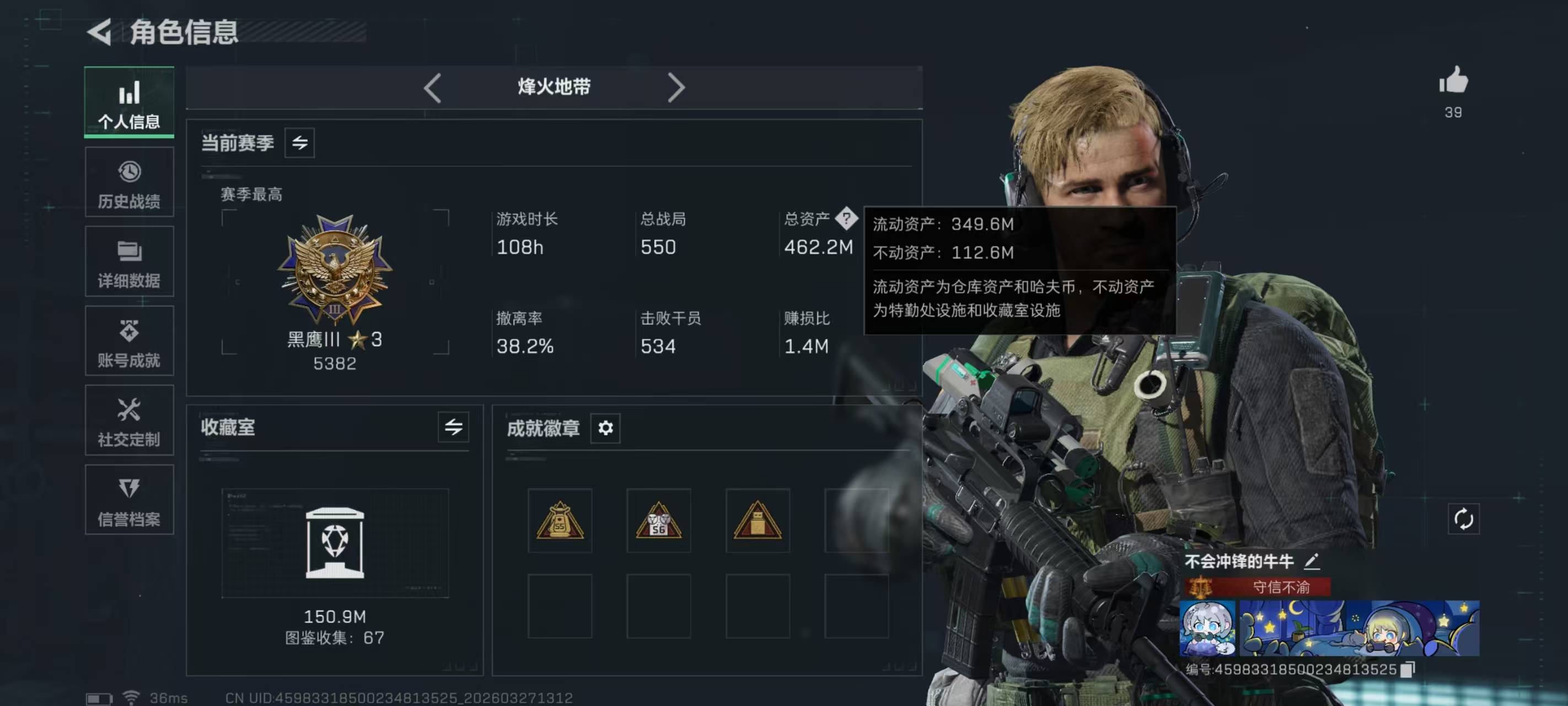The width and height of the screenshot is (1568, 706).
Task: Open the 账号成就 tab
Action: (x=129, y=341)
